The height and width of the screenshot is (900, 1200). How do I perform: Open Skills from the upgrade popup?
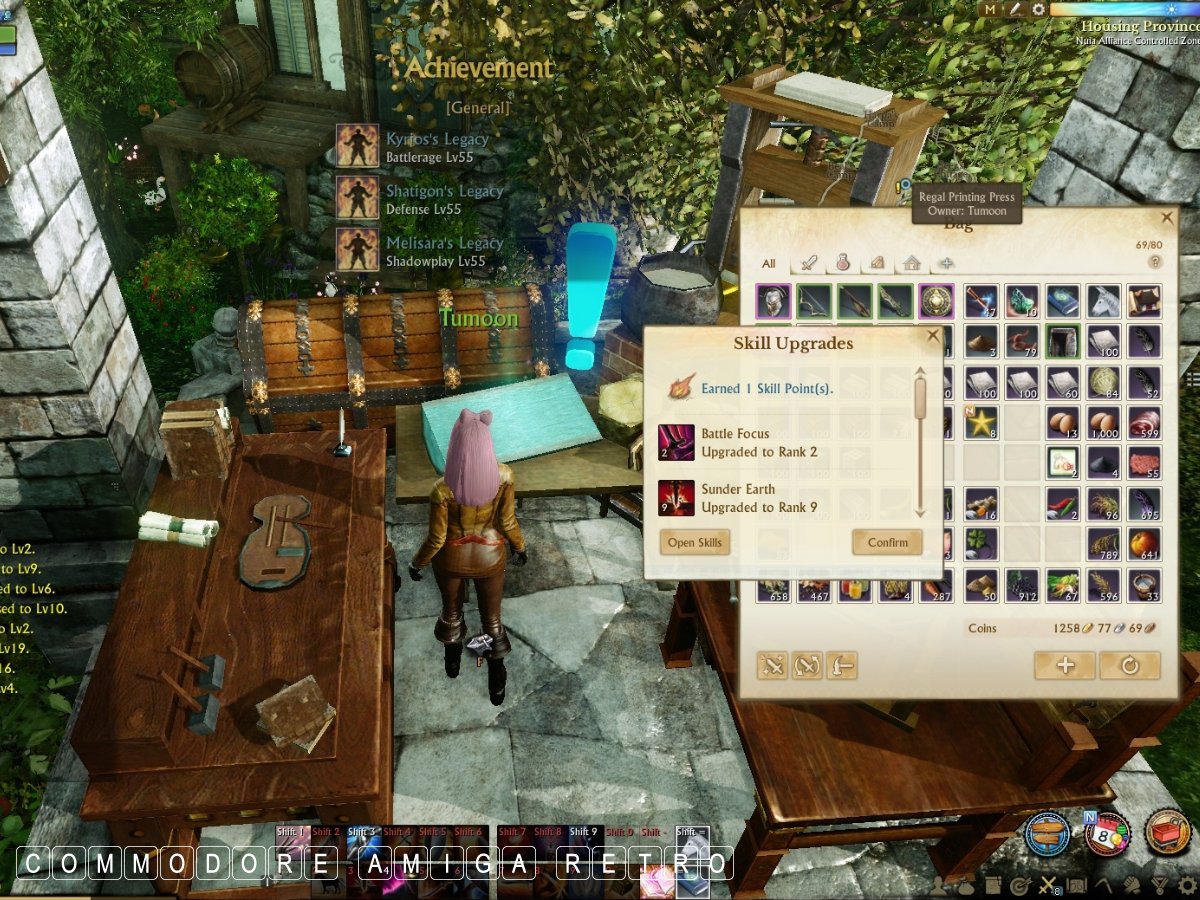coord(696,542)
